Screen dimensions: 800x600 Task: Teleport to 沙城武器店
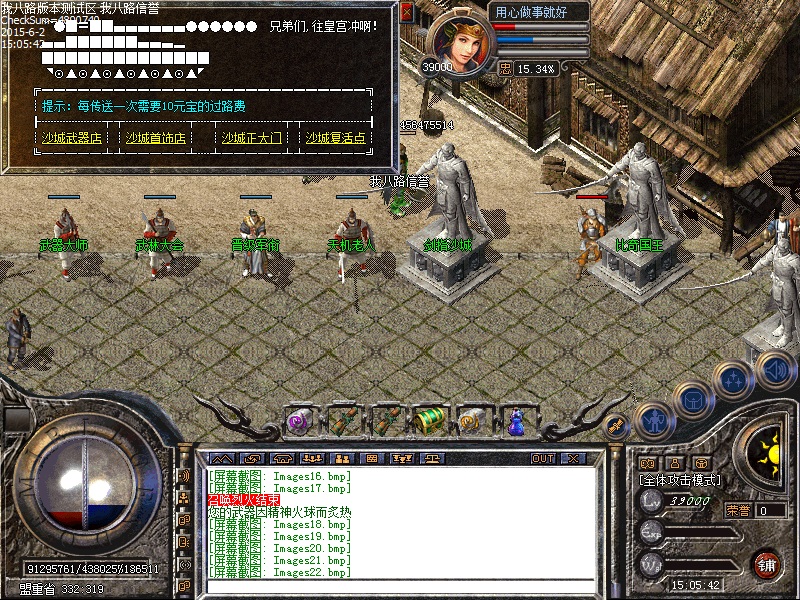coord(71,138)
